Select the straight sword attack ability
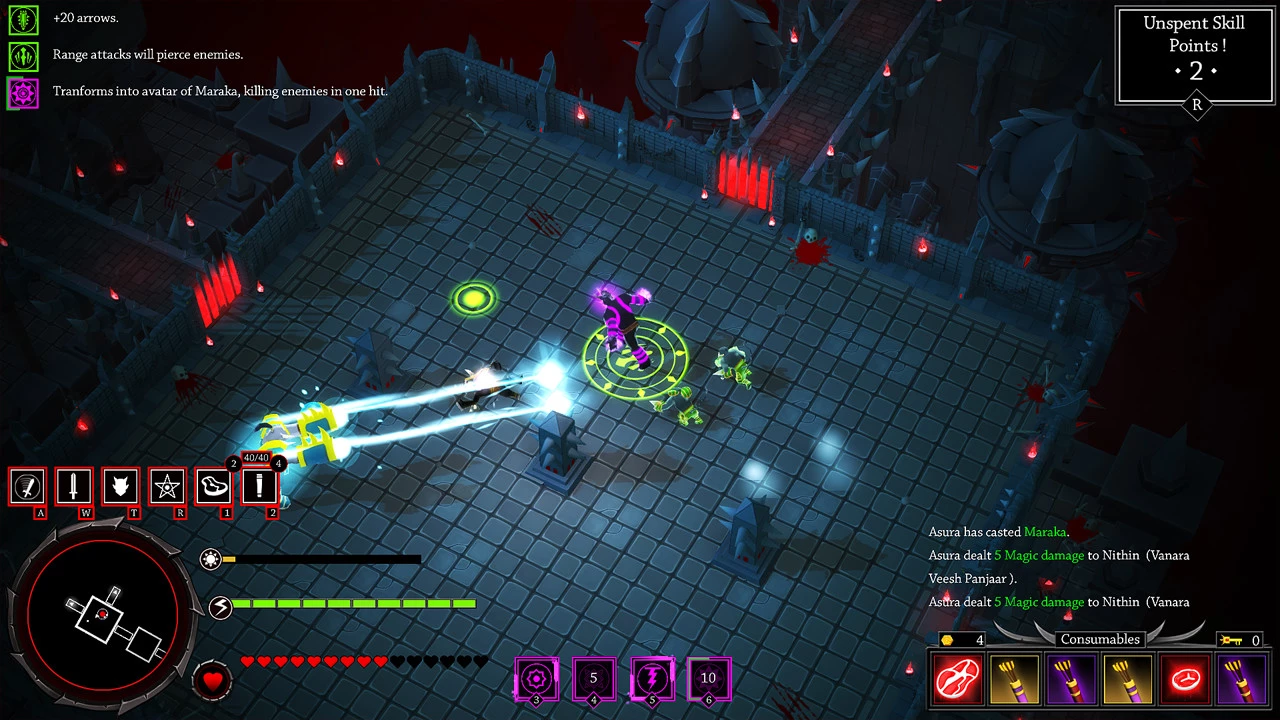 pos(74,487)
